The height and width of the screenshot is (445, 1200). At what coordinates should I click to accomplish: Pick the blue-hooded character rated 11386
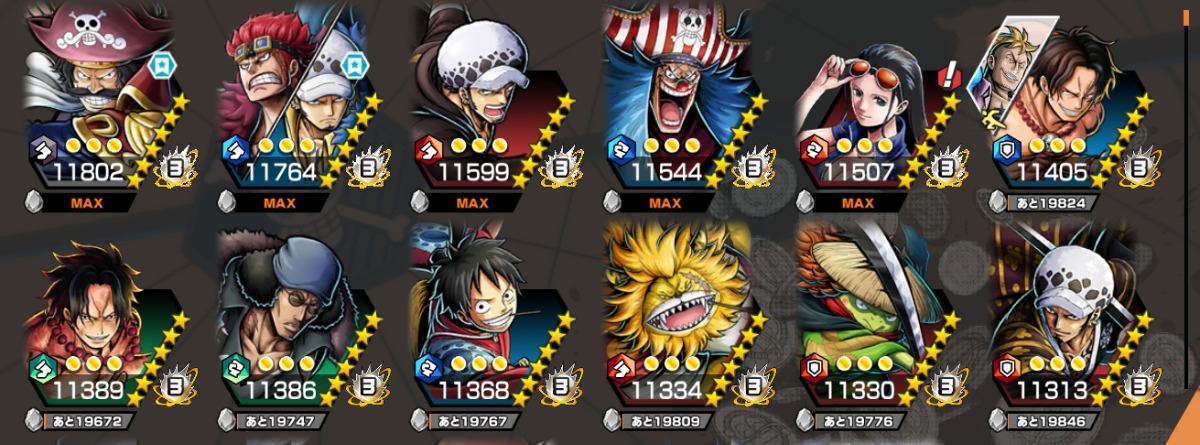click(x=297, y=325)
